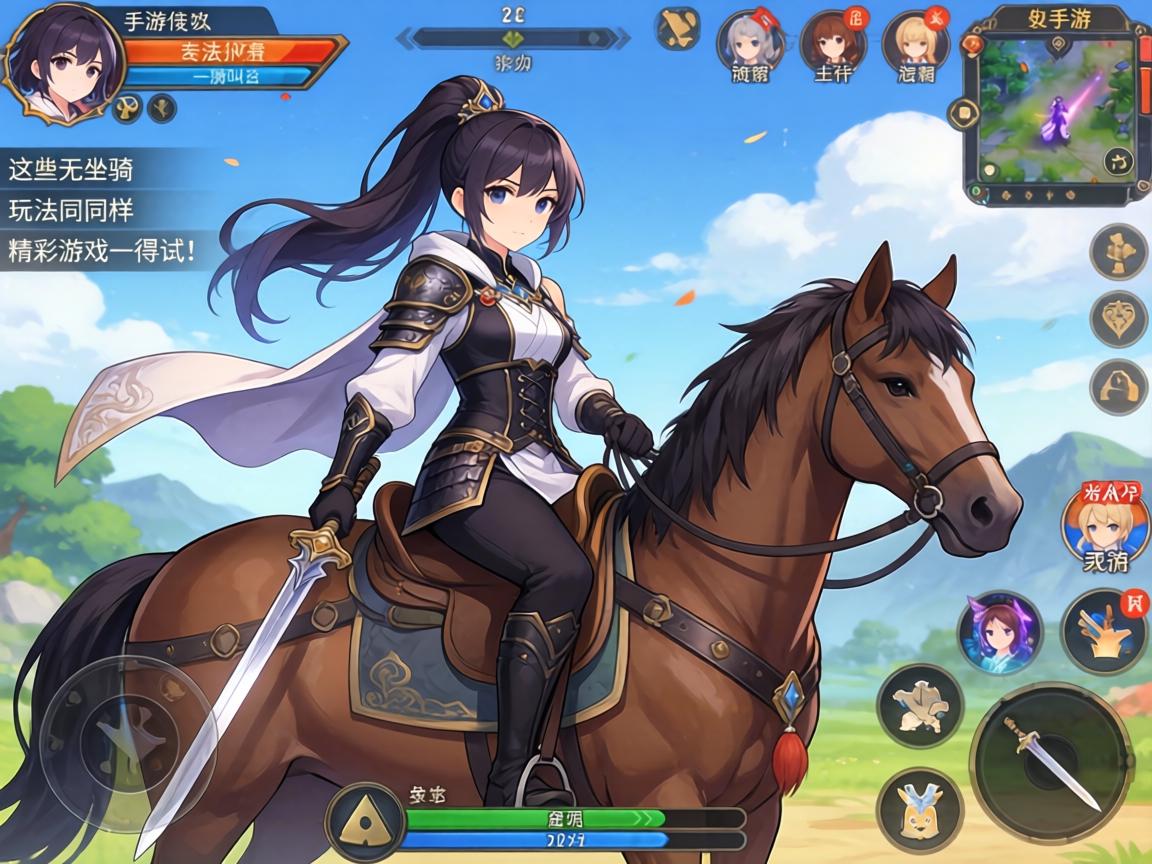Viewport: 1152px width, 864px height.
Task: Click the round button in minimap's bottom-right corner
Action: point(1120,162)
